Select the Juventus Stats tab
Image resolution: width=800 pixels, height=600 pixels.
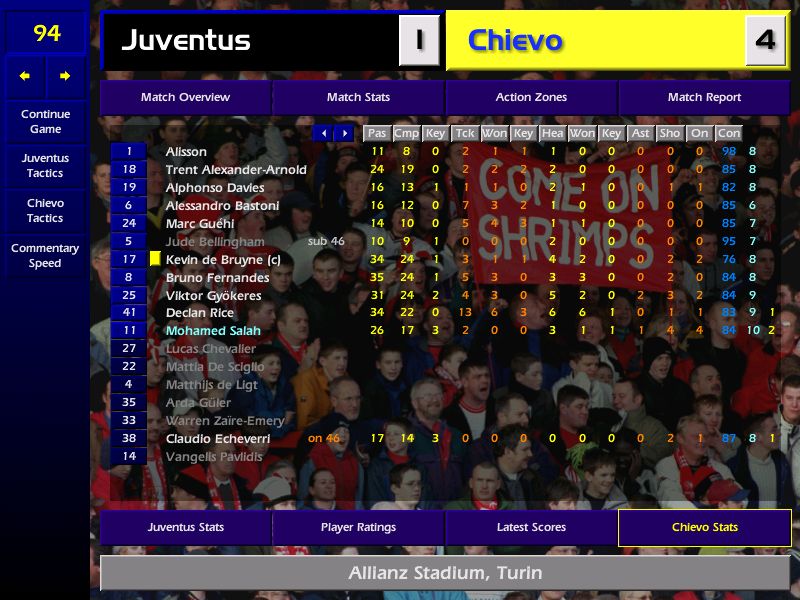[185, 528]
